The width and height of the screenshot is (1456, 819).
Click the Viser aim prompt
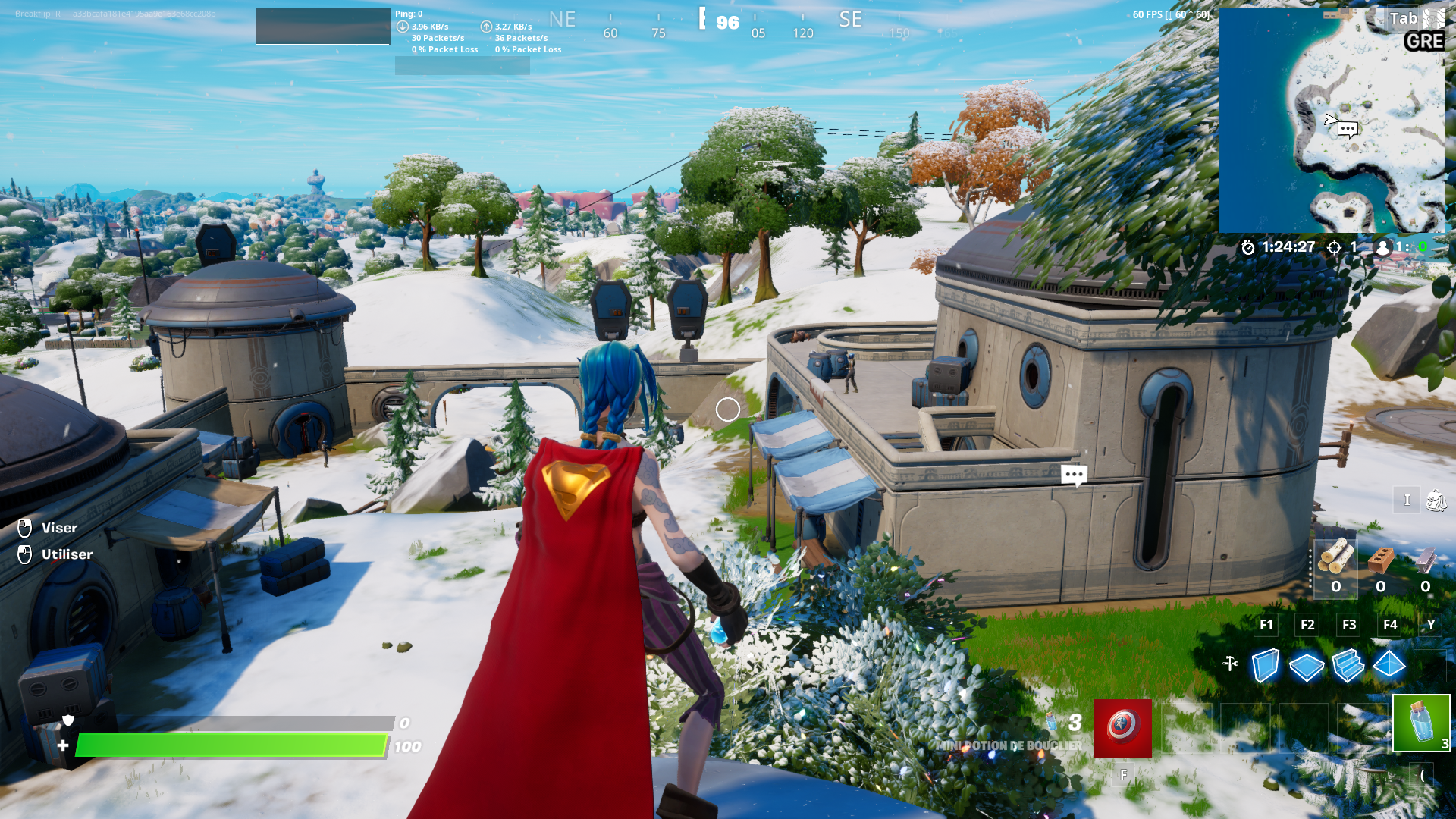pyautogui.click(x=58, y=528)
